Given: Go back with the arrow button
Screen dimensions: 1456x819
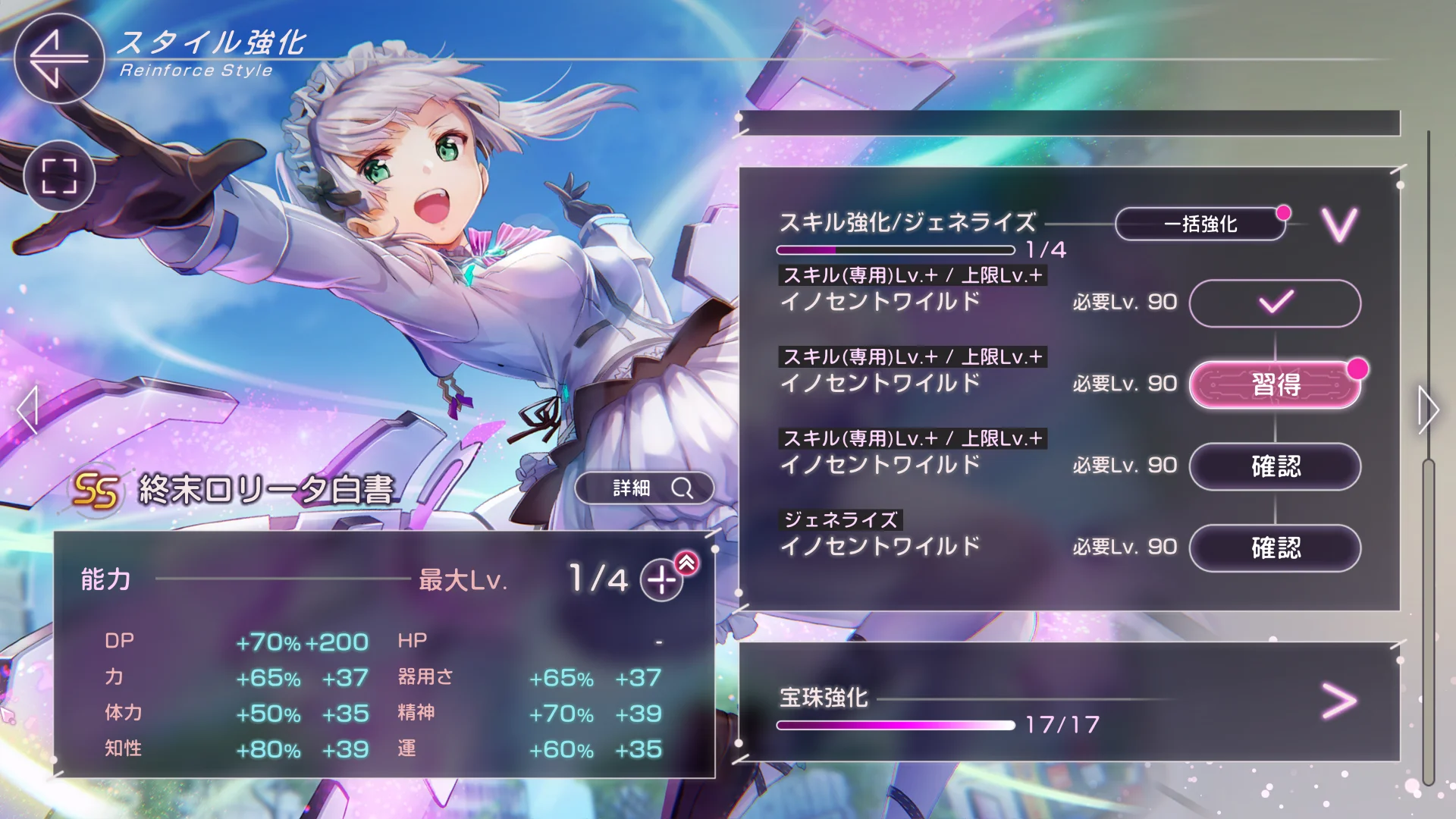Looking at the screenshot, I should coord(58,58).
